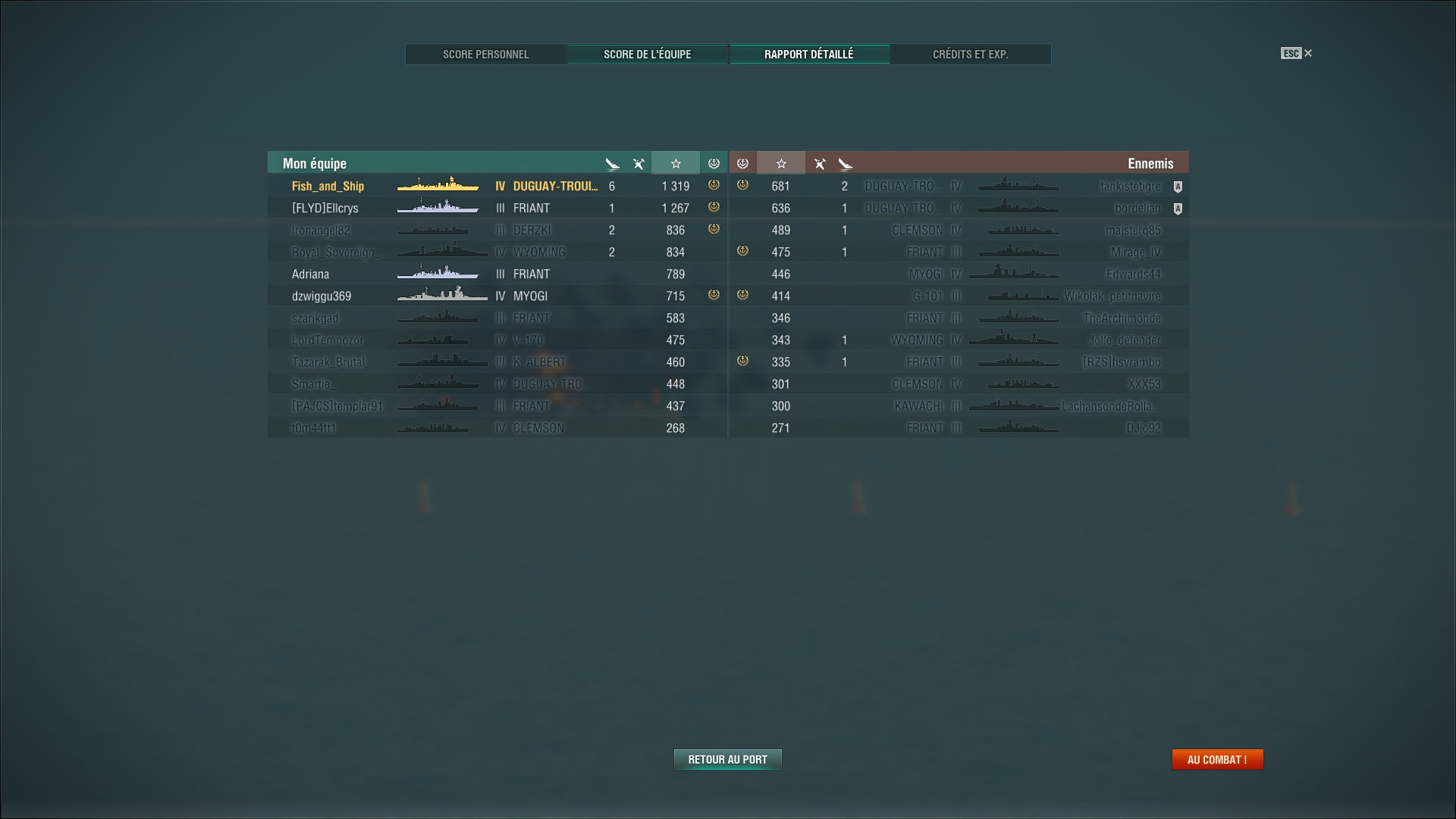Open the CRÉDITS ET EXP. tab
Viewport: 1456px width, 819px height.
(971, 54)
